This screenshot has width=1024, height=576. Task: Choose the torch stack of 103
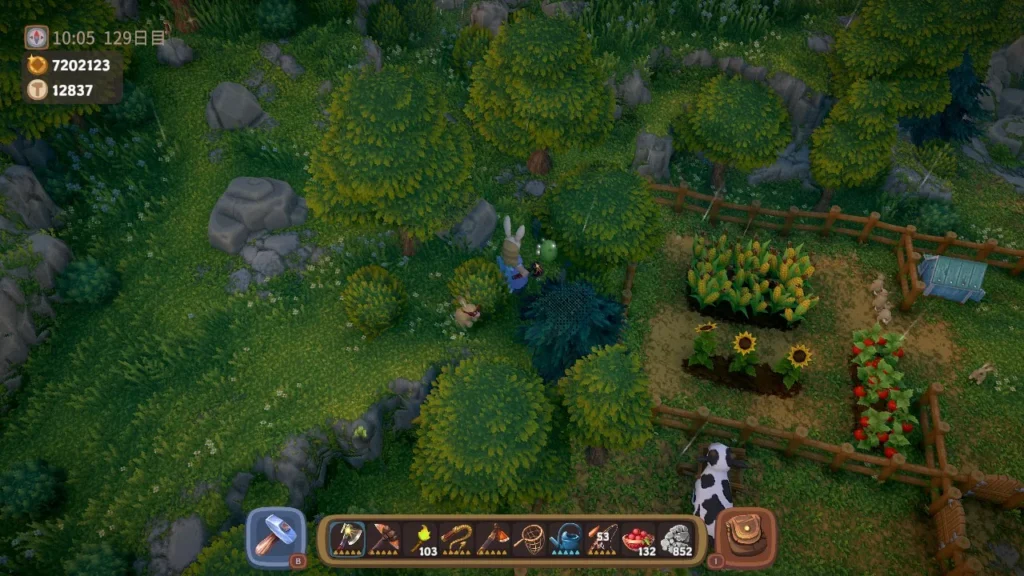(x=421, y=539)
